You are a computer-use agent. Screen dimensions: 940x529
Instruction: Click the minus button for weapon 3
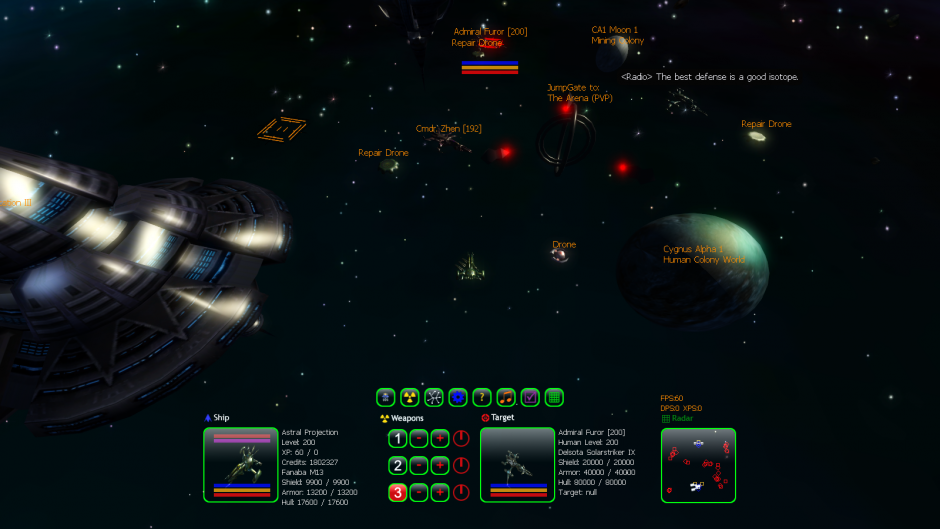(x=419, y=492)
